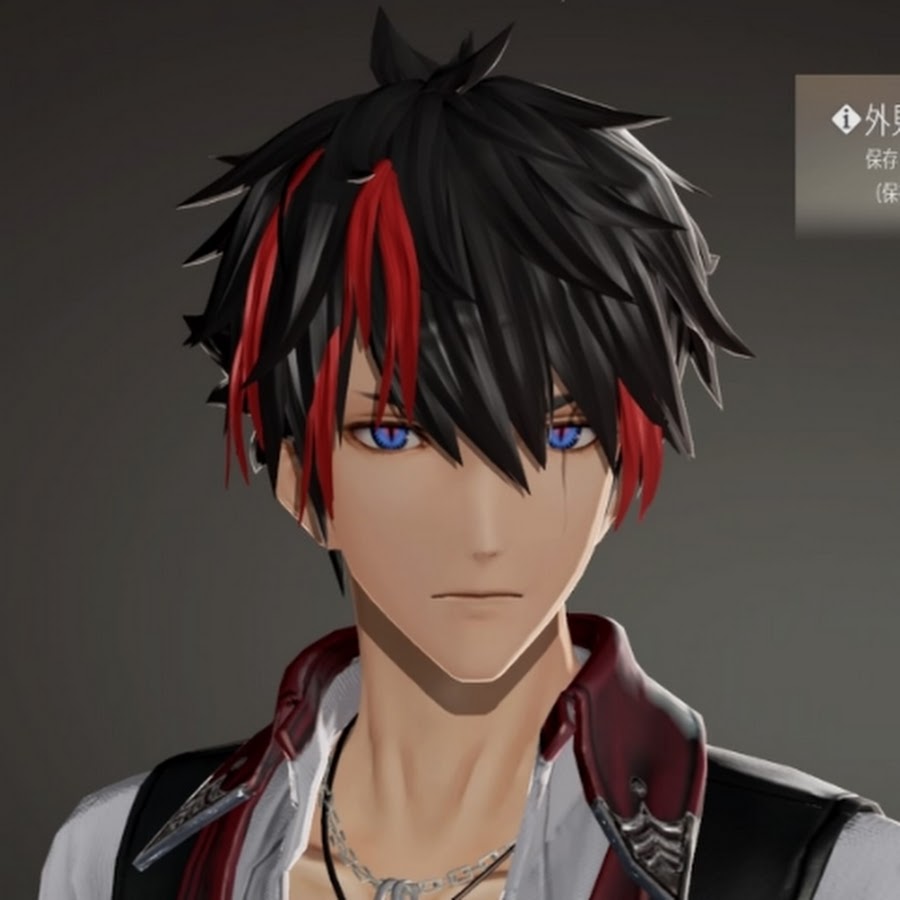This screenshot has width=900, height=900.
Task: Click the diamond info icon in the notification panel
Action: pyautogui.click(x=846, y=121)
